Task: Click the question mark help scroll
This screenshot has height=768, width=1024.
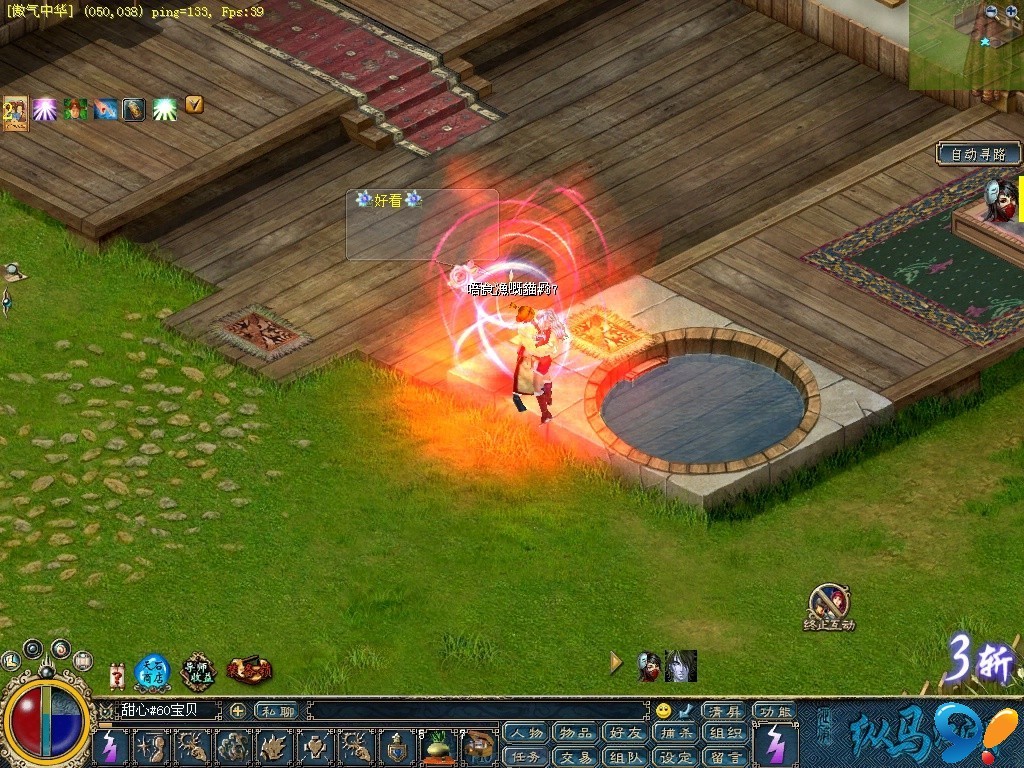Action: point(117,675)
